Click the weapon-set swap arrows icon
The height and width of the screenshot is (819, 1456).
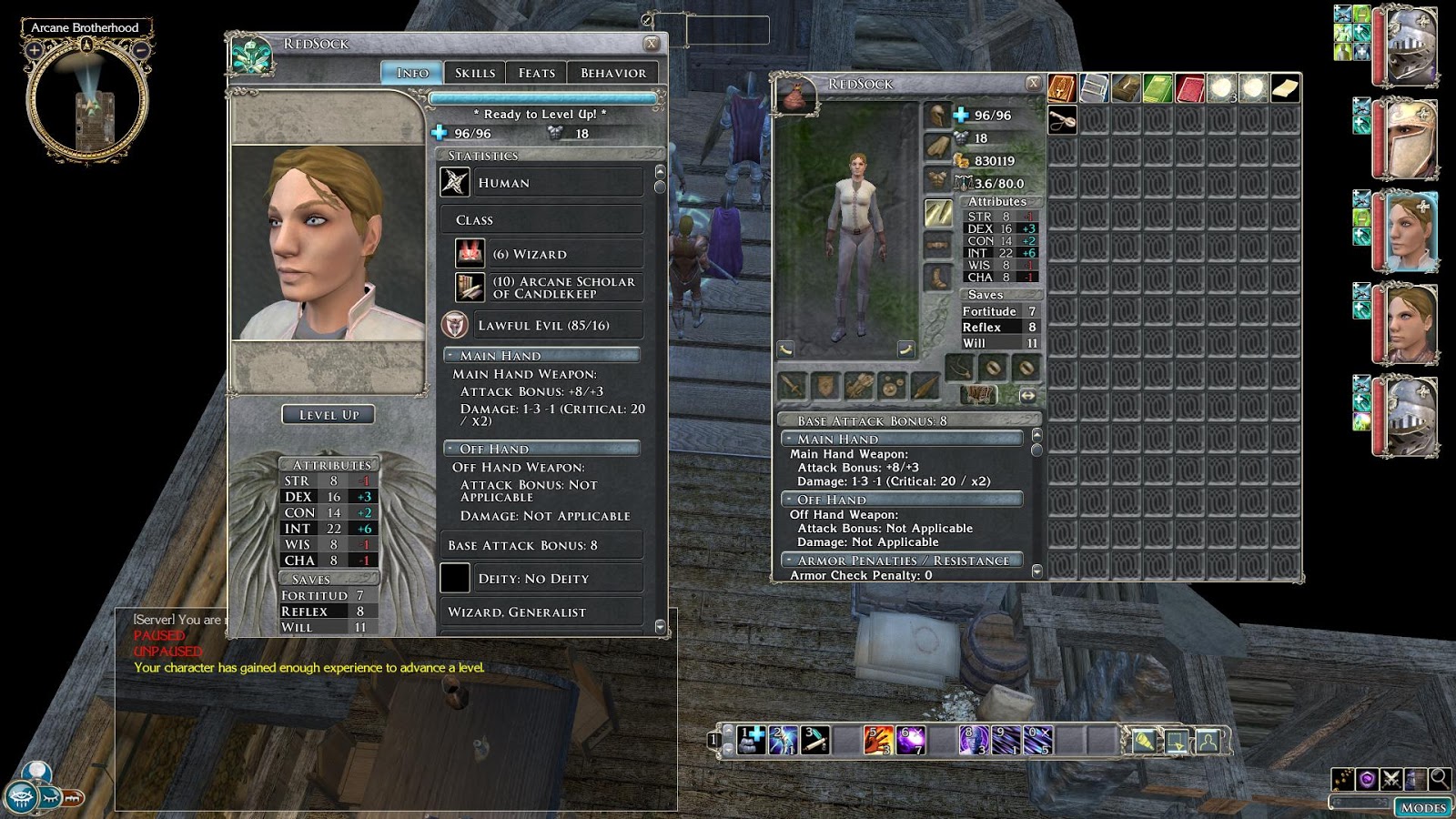point(1028,394)
